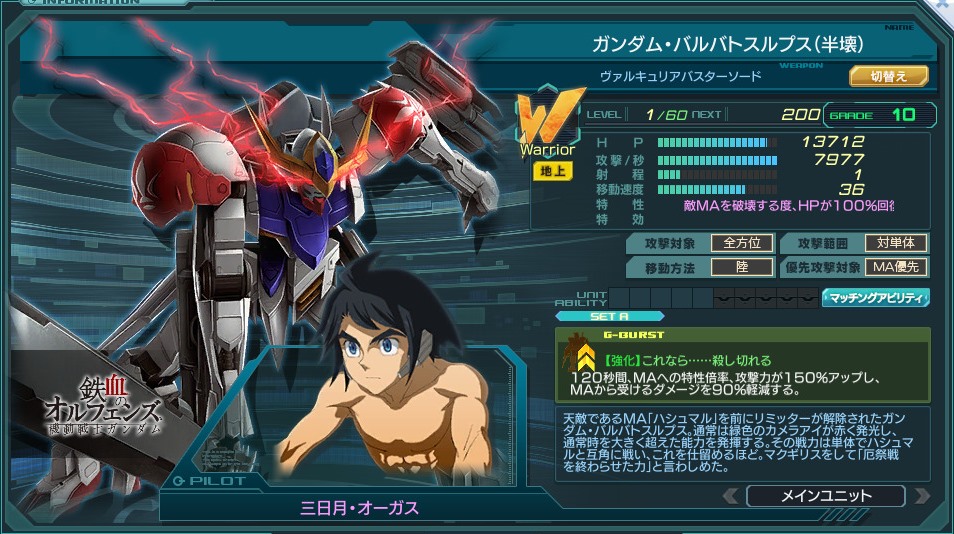Go to previous unit with left arrow
The height and width of the screenshot is (534, 954).
pyautogui.click(x=731, y=495)
